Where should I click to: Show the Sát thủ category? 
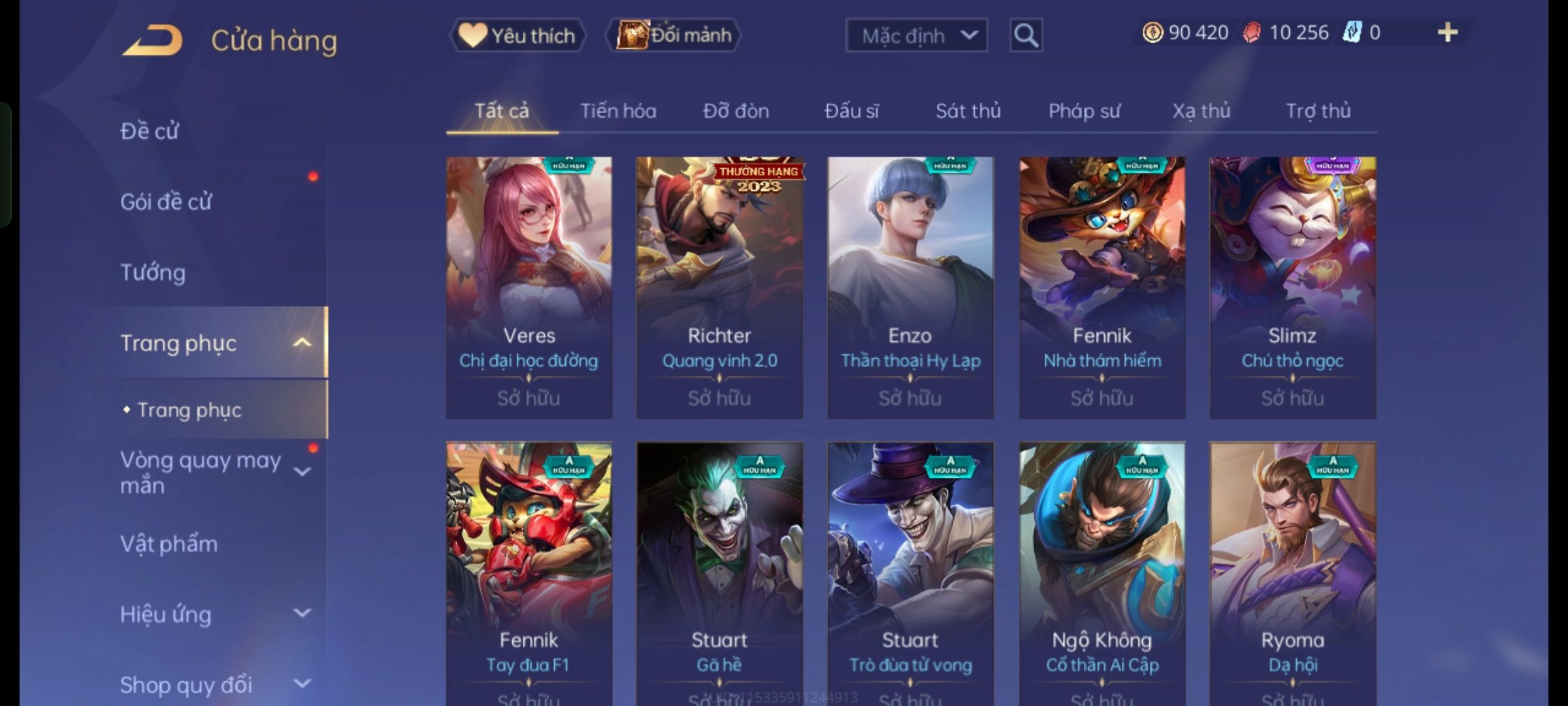[968, 111]
